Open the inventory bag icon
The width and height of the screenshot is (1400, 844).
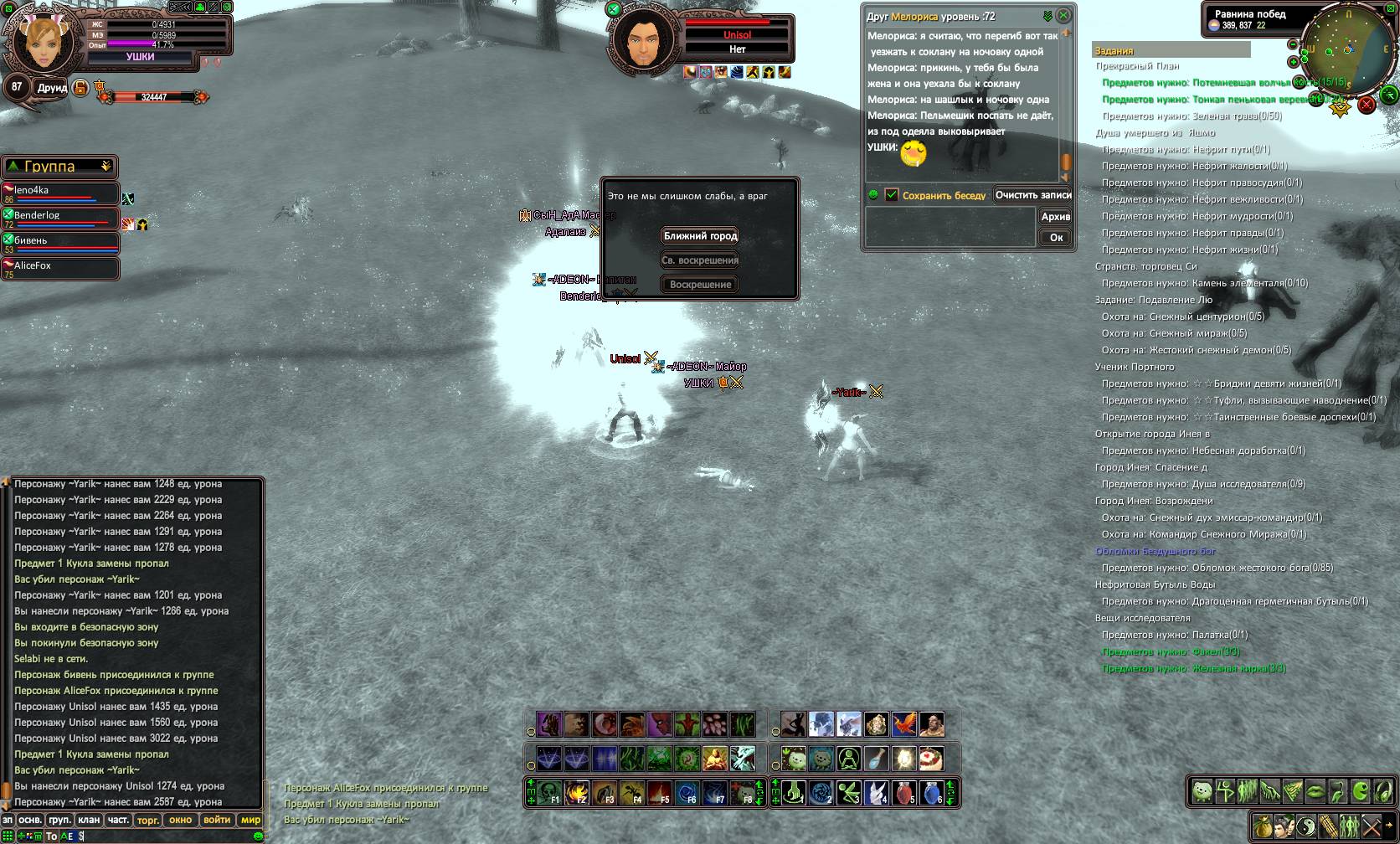click(1263, 826)
